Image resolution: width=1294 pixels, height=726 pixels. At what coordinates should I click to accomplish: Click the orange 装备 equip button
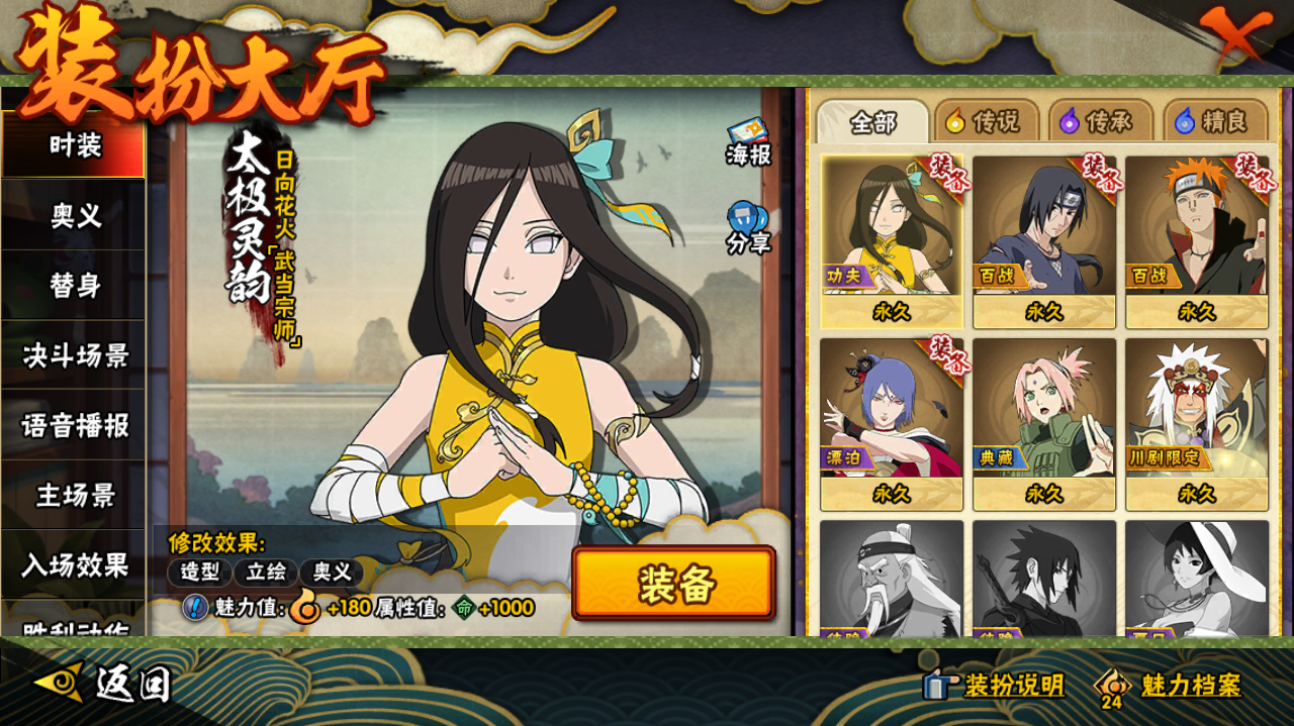pos(674,584)
